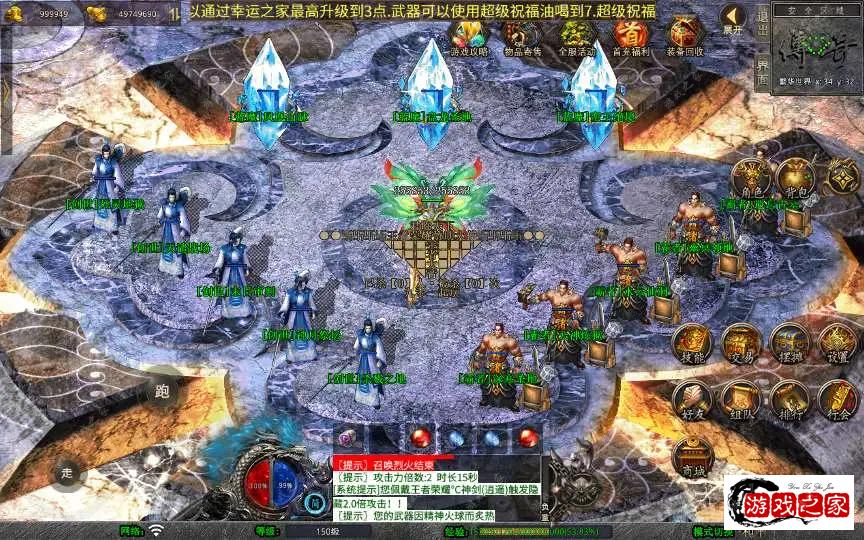Image resolution: width=864 pixels, height=540 pixels.
Task: Open the 摆摊 stall menu
Action: (x=789, y=343)
